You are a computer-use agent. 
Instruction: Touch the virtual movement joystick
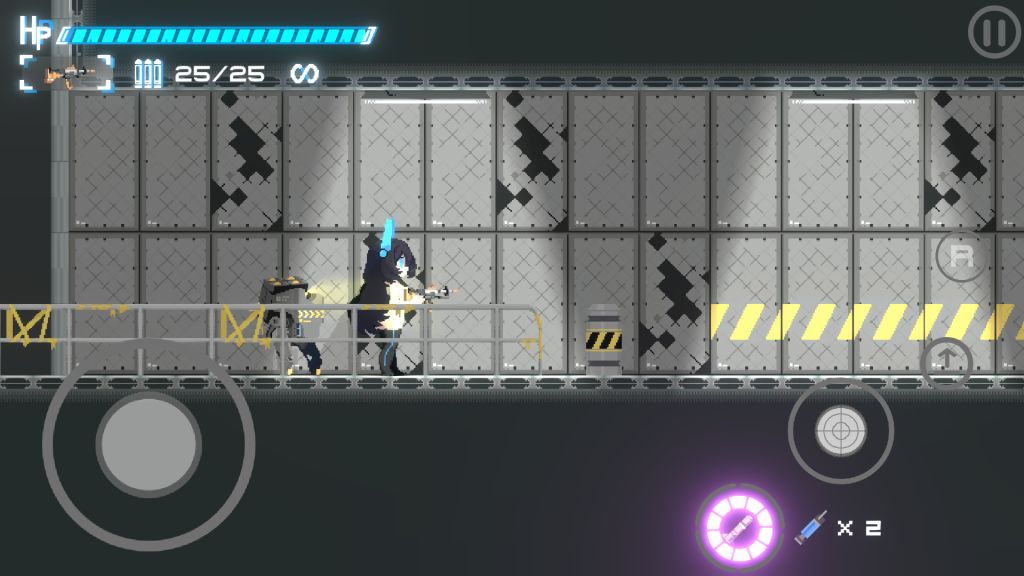(x=148, y=442)
